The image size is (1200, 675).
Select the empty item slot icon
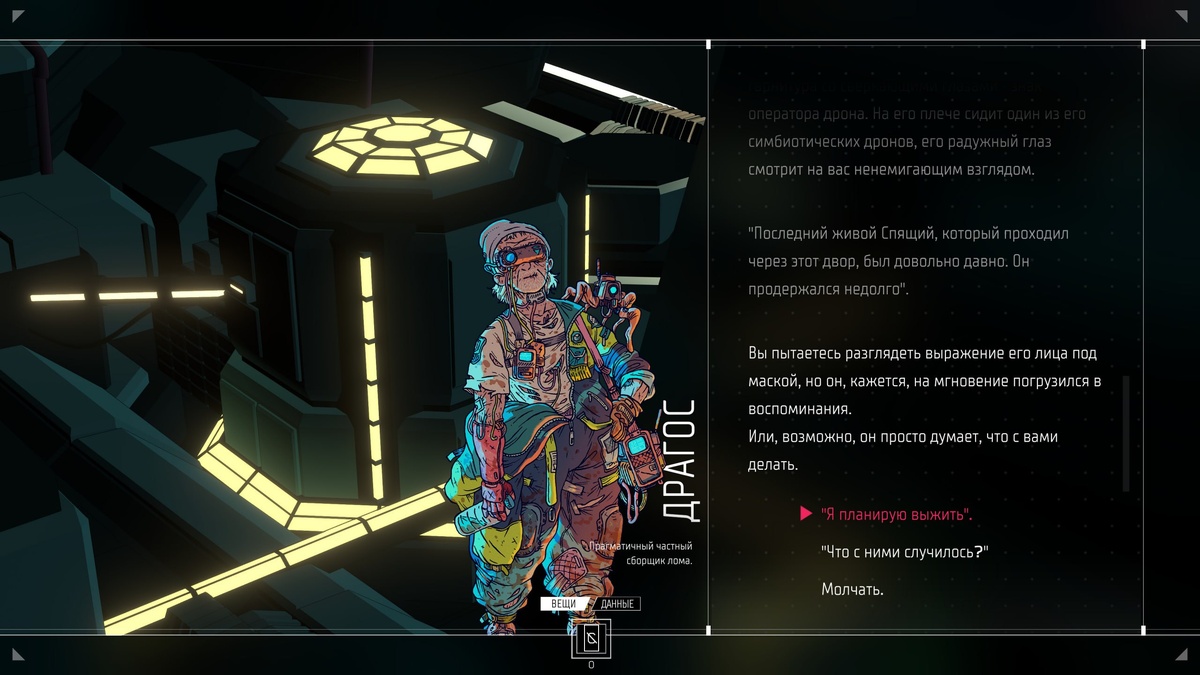pos(590,639)
